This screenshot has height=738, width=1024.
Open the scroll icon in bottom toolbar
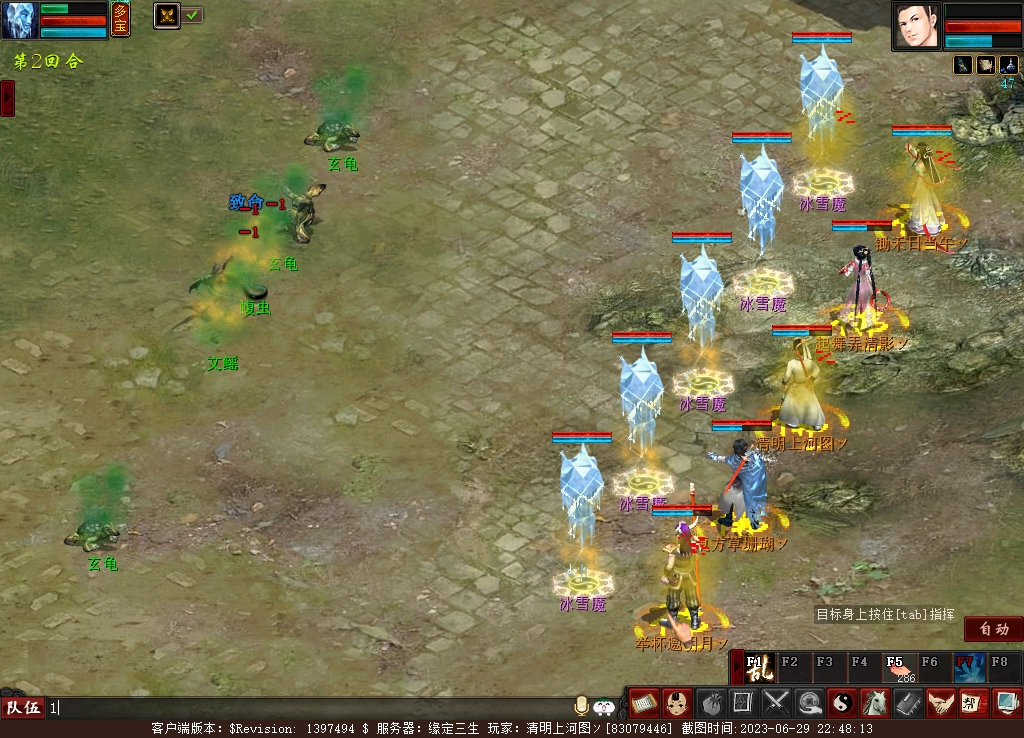point(644,703)
